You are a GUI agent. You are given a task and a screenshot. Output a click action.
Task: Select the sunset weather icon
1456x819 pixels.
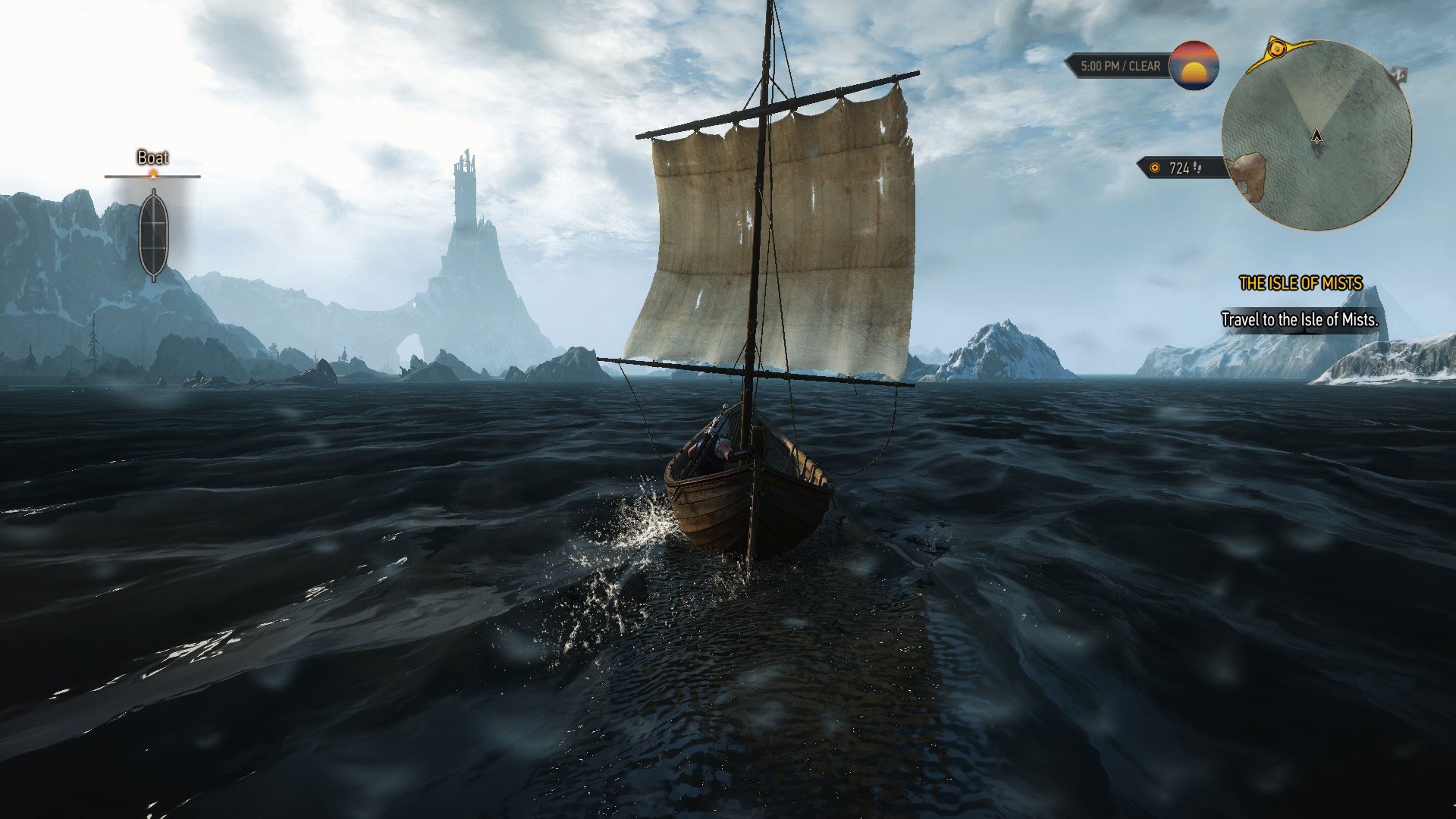(1195, 68)
